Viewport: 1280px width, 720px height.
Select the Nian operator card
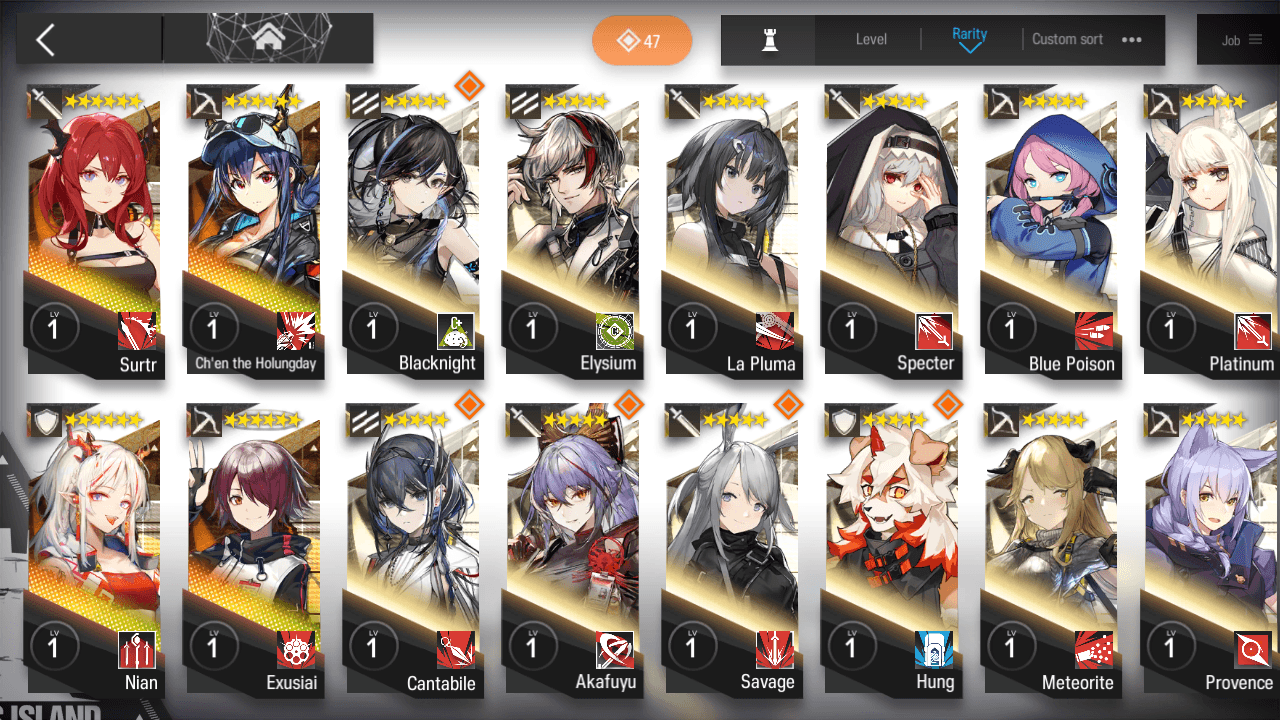(93, 550)
